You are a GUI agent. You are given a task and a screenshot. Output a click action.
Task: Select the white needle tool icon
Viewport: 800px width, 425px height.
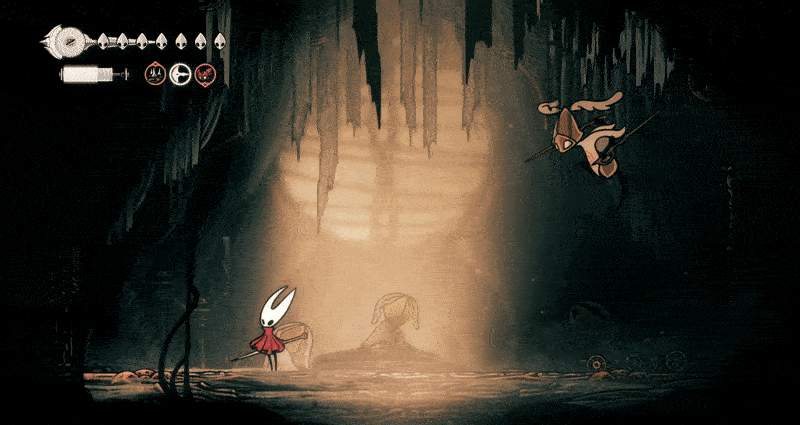(x=180, y=73)
